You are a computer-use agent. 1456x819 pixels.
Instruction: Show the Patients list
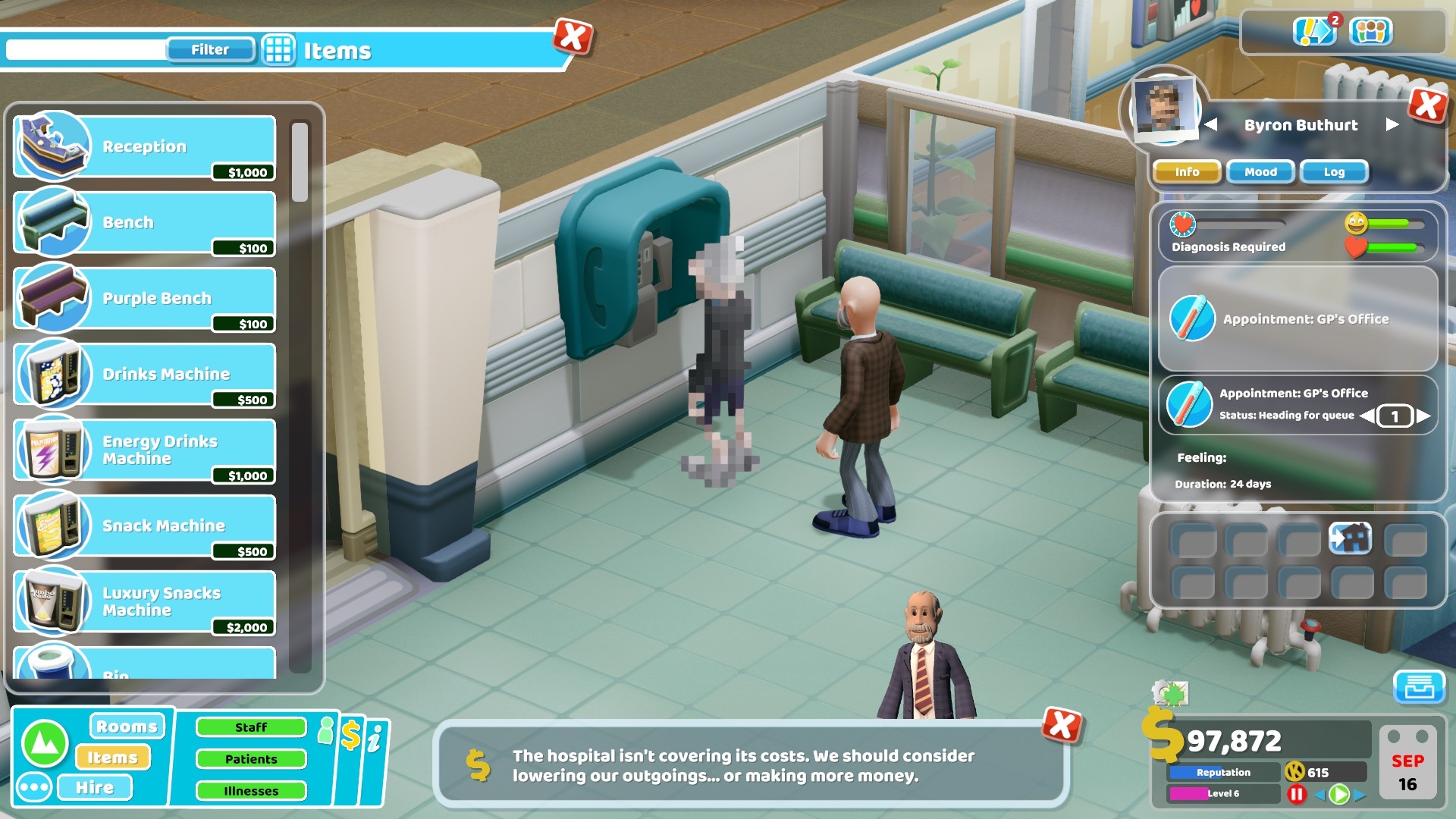click(x=251, y=759)
